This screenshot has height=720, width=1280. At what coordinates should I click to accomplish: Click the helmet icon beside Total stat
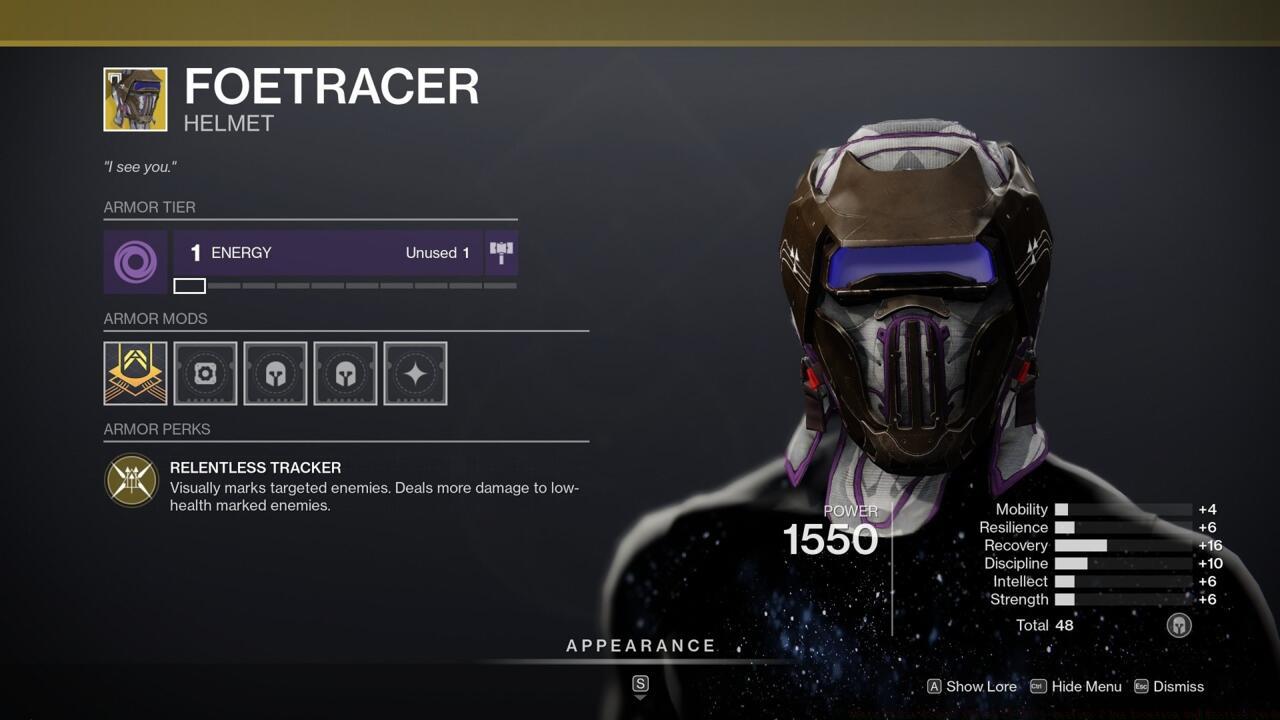[x=1178, y=625]
